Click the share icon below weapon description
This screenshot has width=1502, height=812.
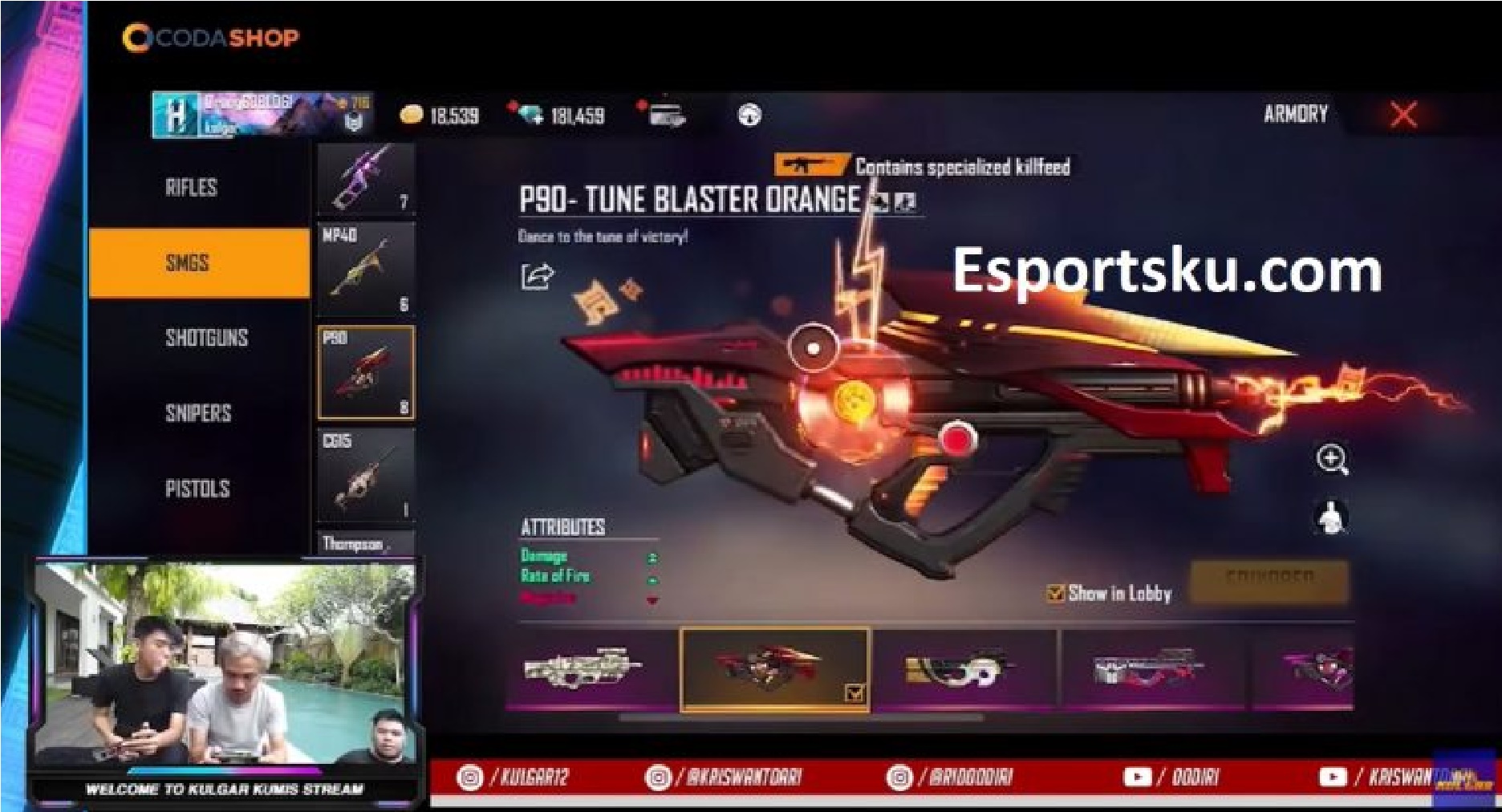[x=536, y=276]
